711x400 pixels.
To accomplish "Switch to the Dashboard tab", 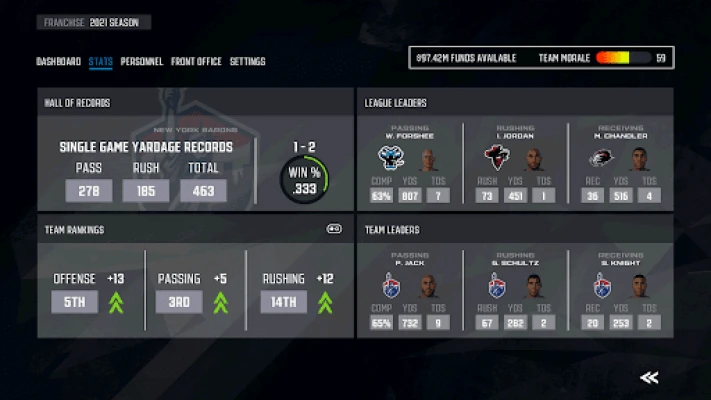I will pos(58,62).
